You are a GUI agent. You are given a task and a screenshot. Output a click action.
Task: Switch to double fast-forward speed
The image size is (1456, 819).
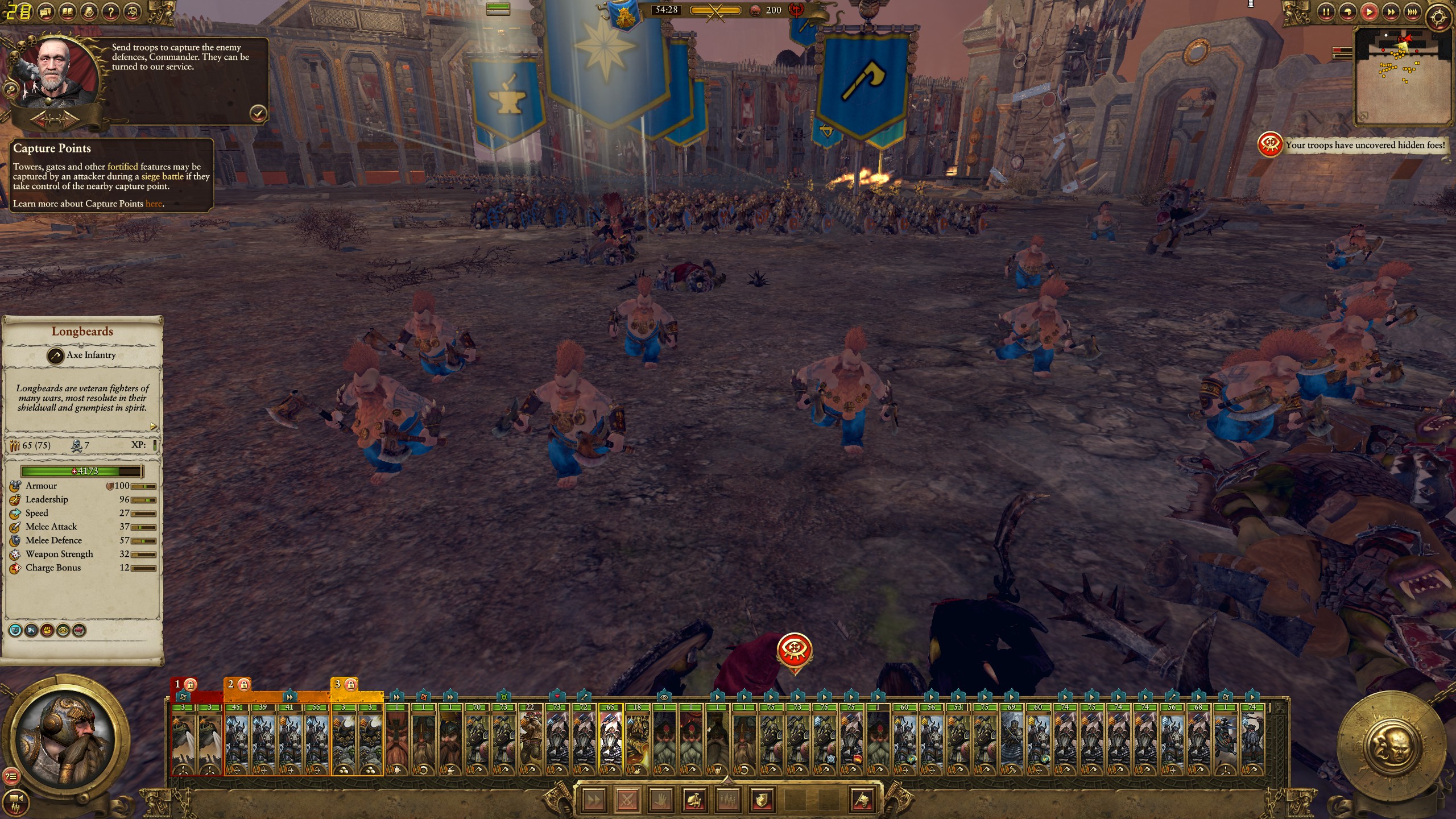click(1391, 11)
